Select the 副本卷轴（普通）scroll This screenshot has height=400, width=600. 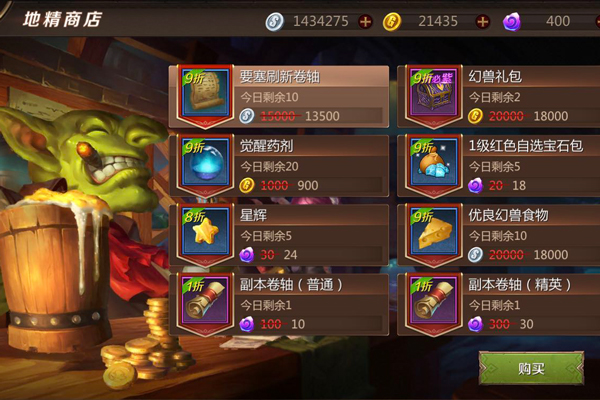(x=281, y=302)
